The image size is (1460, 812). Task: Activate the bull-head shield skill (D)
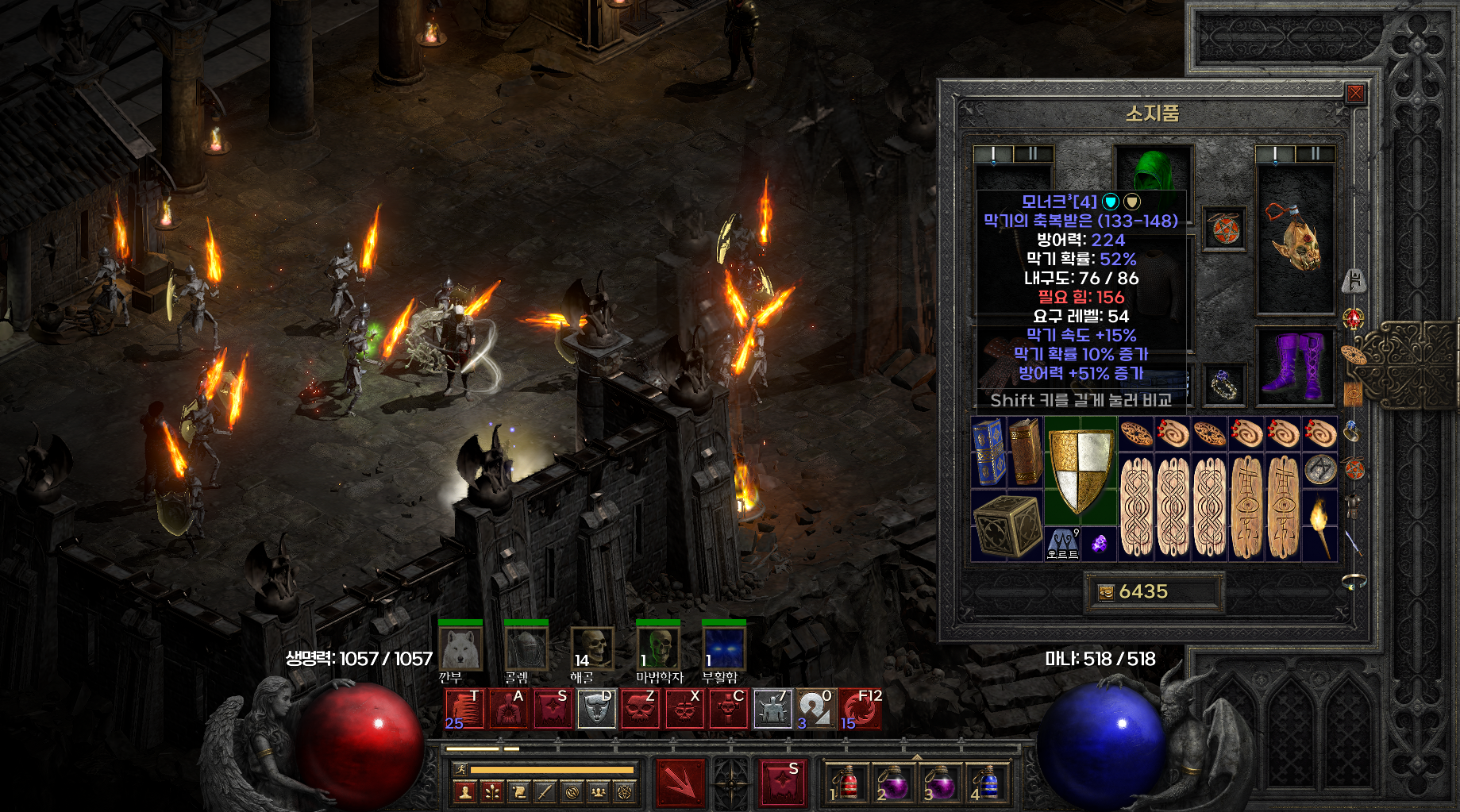pyautogui.click(x=595, y=709)
